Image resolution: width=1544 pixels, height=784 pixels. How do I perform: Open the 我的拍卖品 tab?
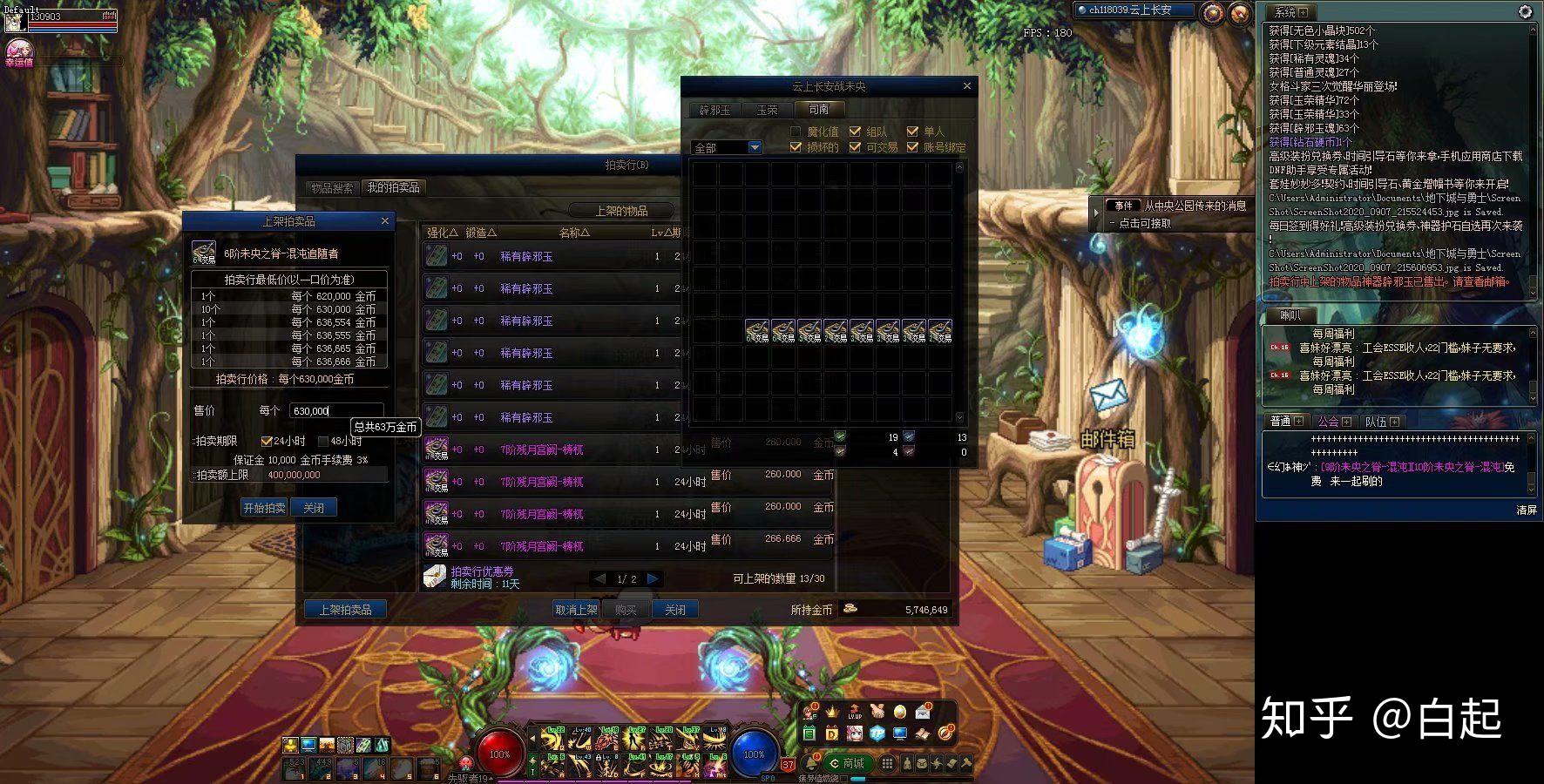pyautogui.click(x=393, y=187)
